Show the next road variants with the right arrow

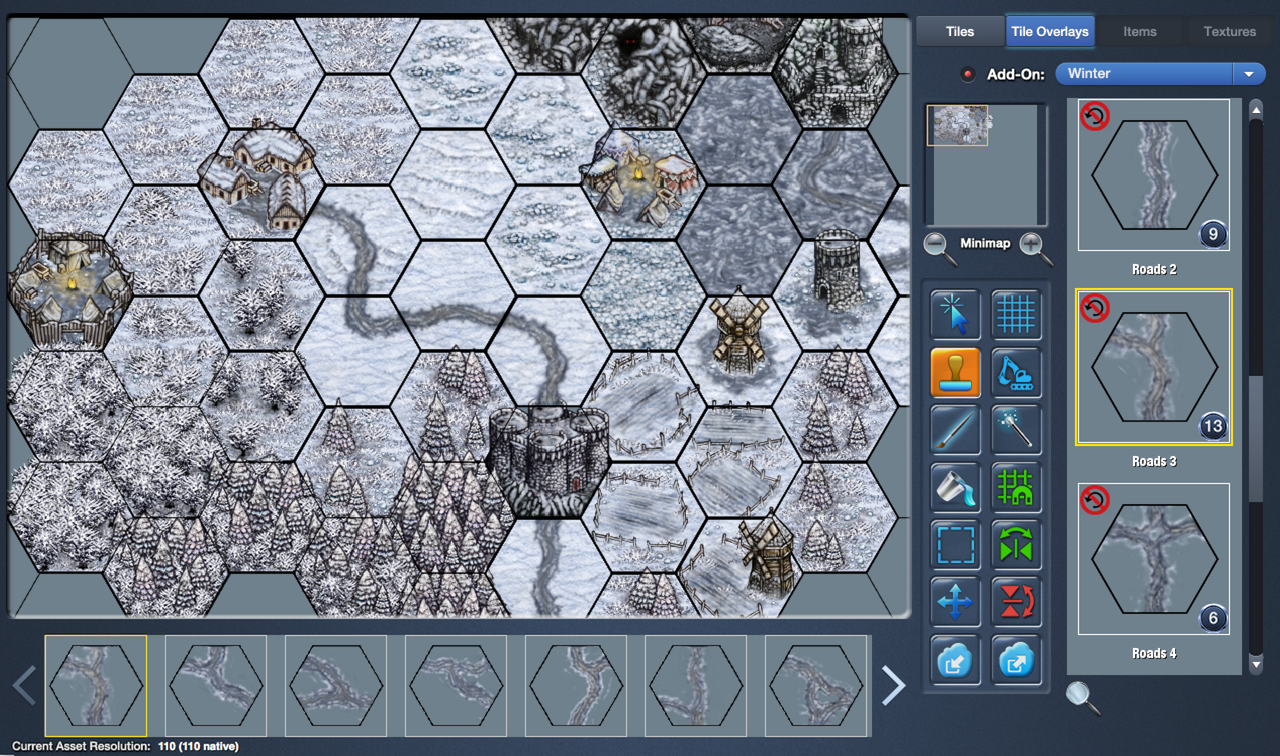893,686
